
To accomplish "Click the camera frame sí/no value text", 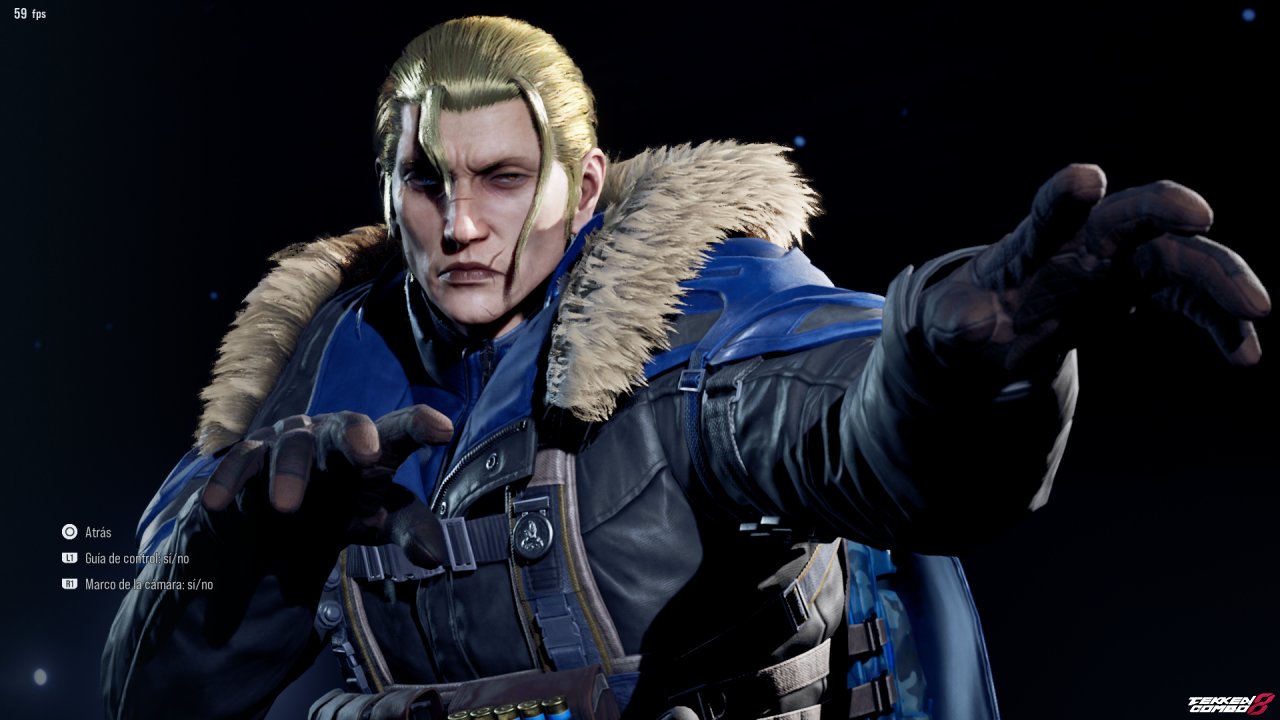I will pyautogui.click(x=202, y=583).
